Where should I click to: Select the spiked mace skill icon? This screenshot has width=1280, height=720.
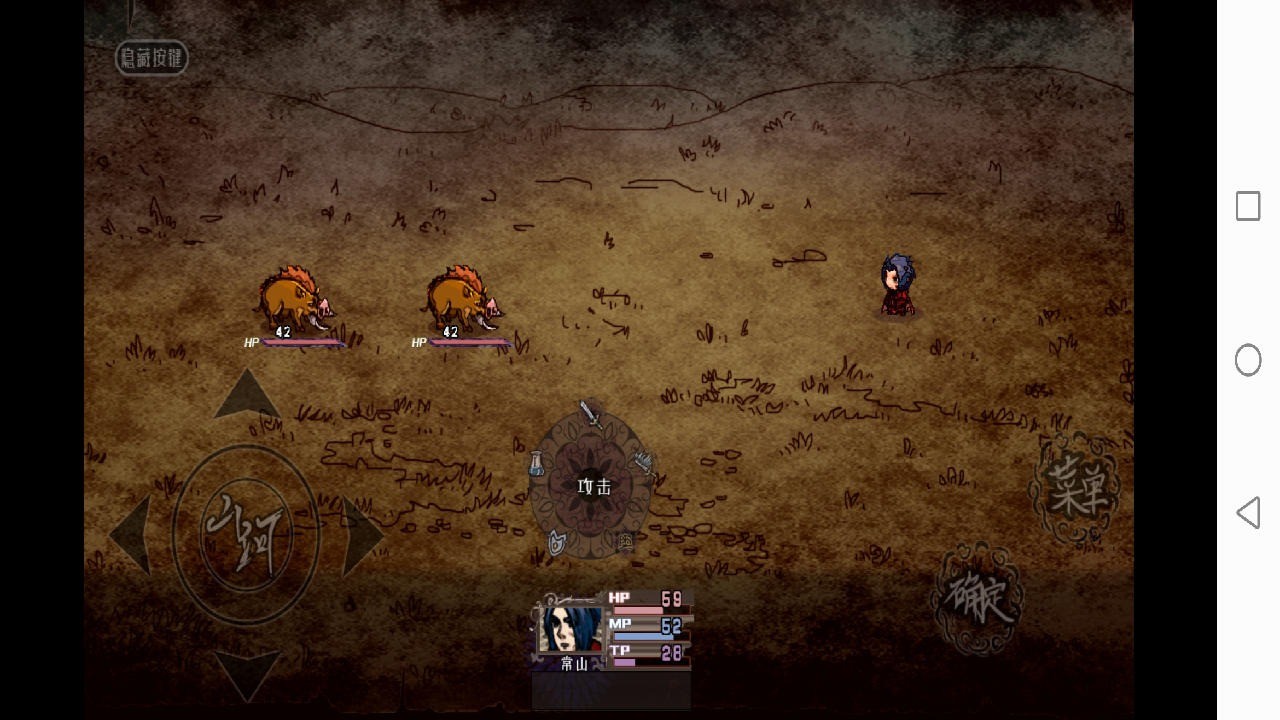(643, 463)
